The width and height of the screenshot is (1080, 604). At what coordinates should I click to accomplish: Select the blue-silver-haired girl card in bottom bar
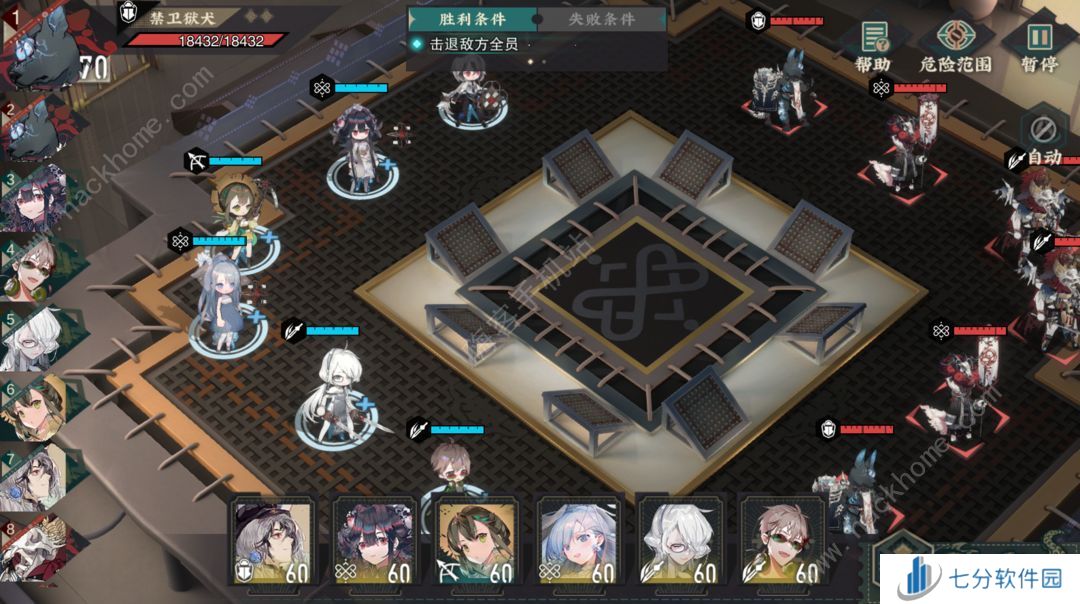[578, 540]
